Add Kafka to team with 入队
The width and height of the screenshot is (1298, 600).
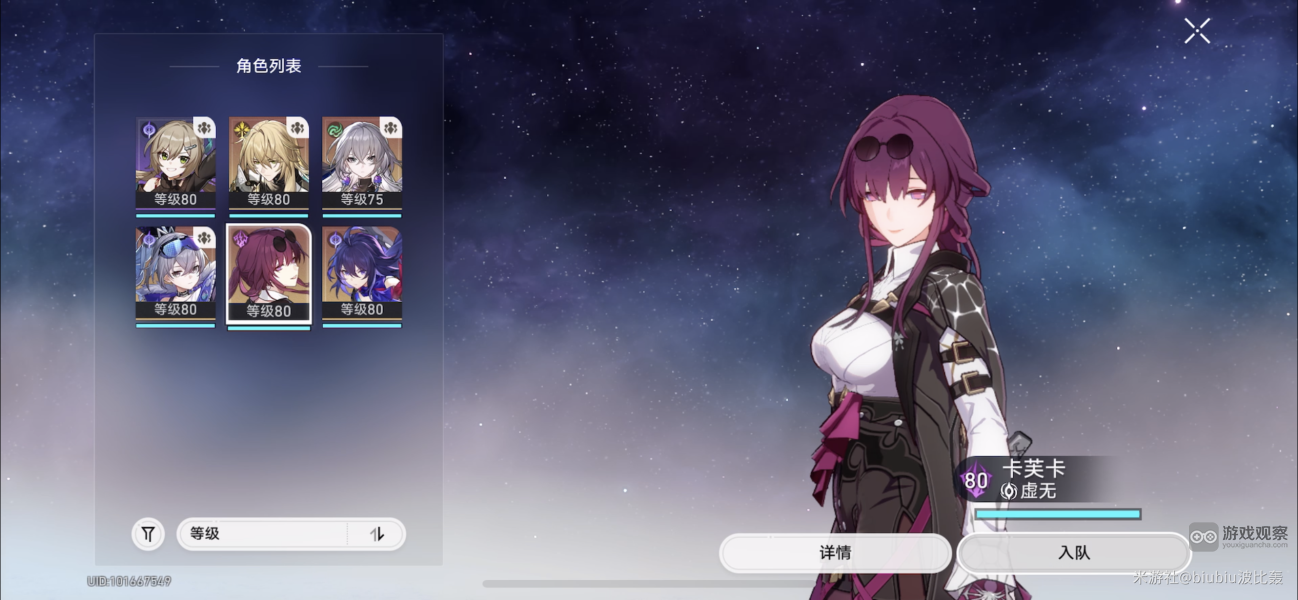coord(1073,553)
